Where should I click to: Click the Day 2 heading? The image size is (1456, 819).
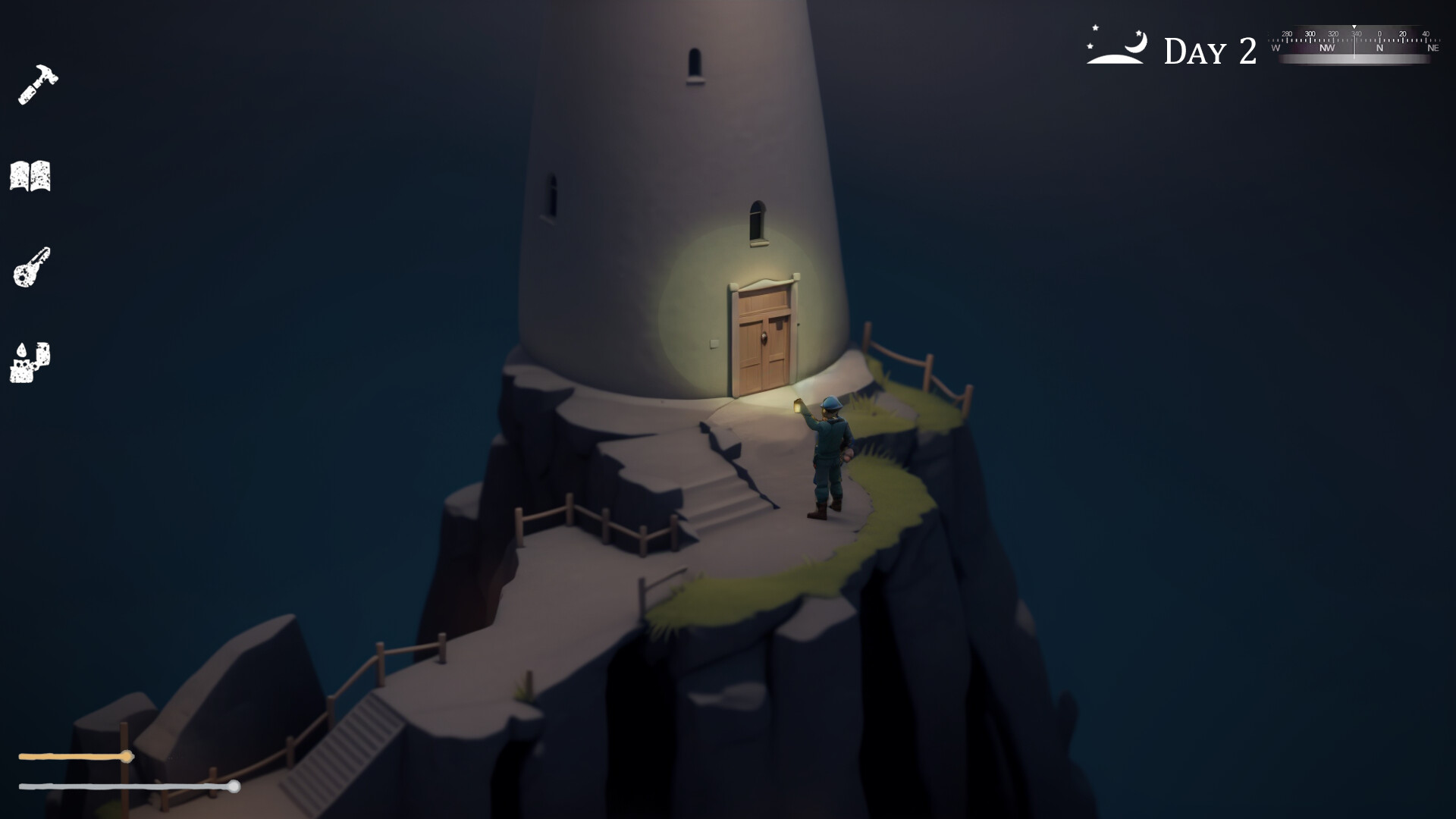point(1209,49)
